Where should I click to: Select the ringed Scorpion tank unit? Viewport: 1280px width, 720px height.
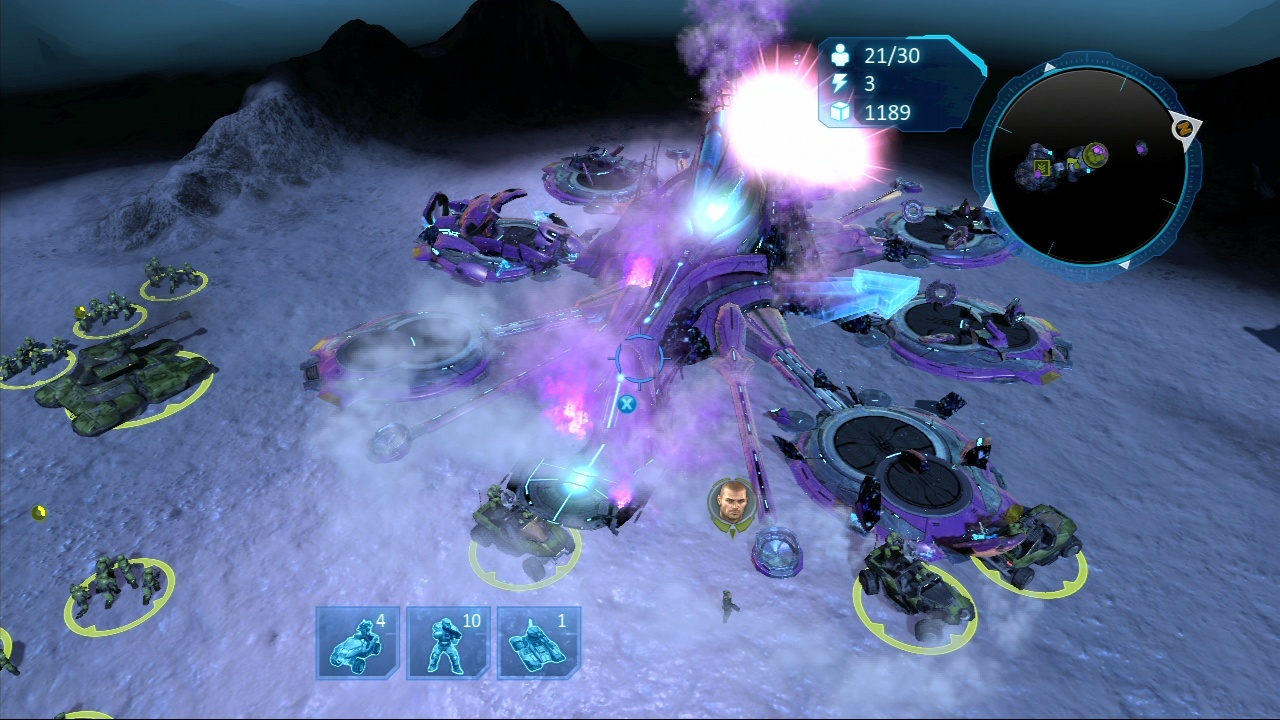click(x=128, y=381)
